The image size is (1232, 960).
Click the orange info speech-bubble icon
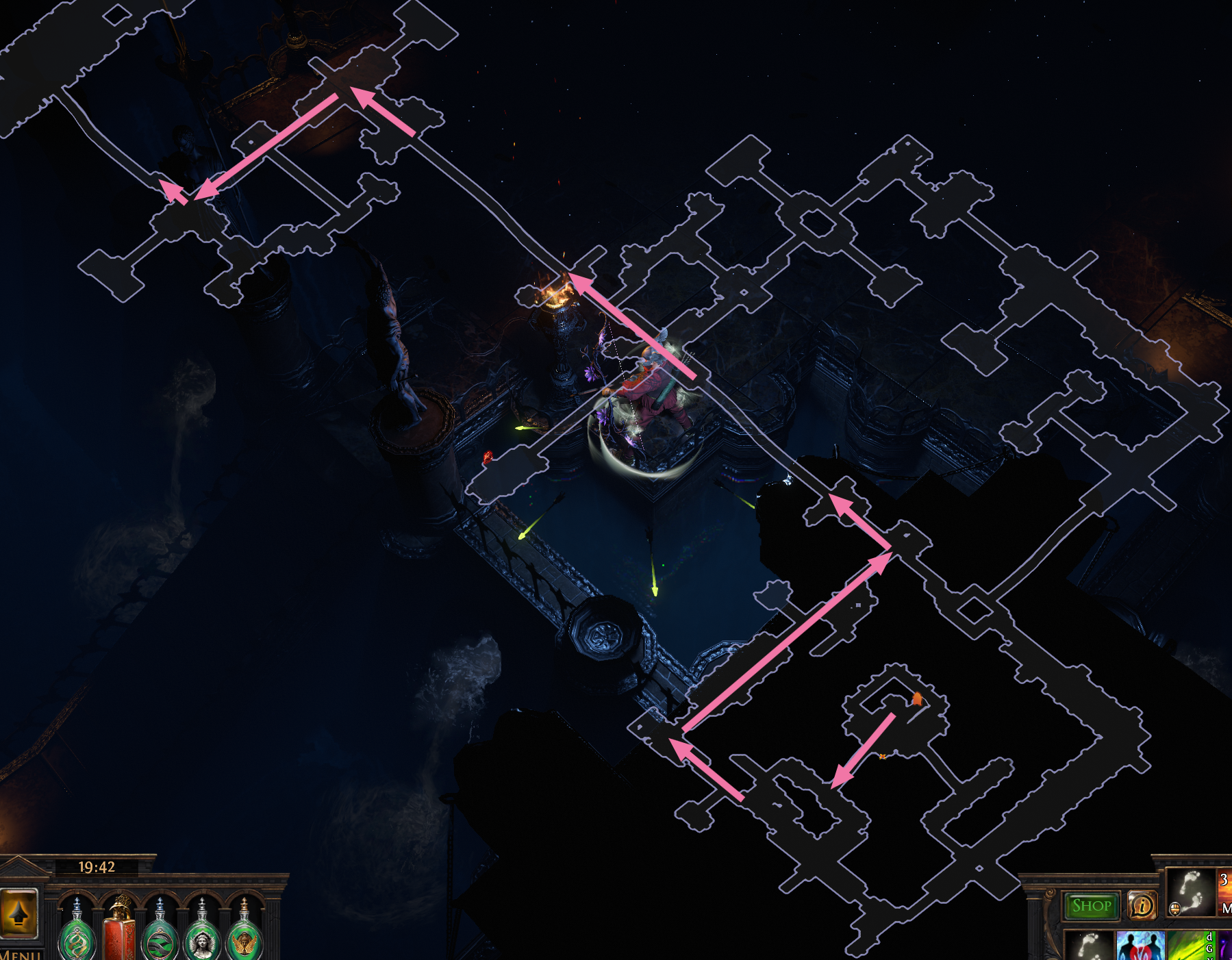(x=1142, y=906)
